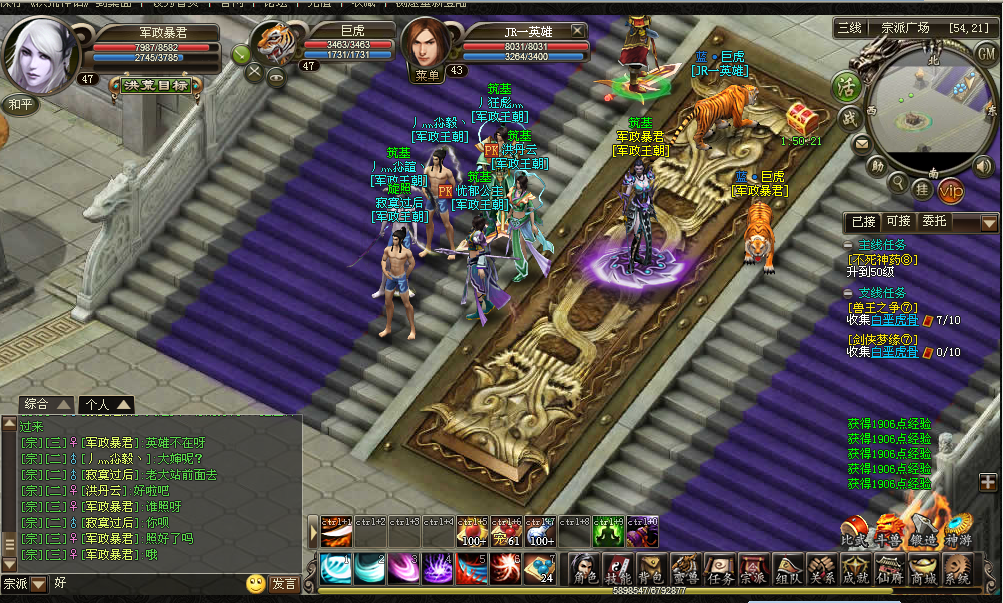Open the 商城 shop
The height and width of the screenshot is (603, 1003).
click(923, 568)
